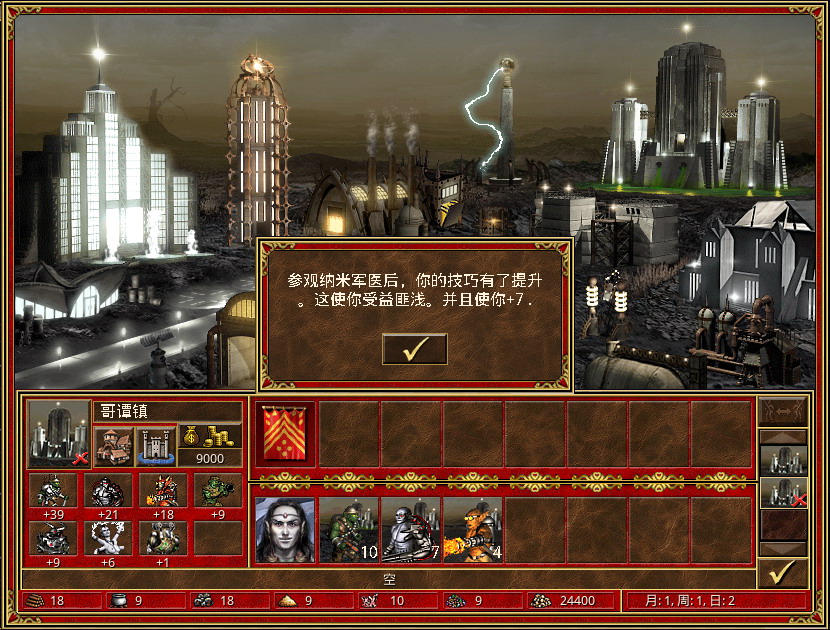Image resolution: width=830 pixels, height=630 pixels.
Task: Select the silver robot stack of 7
Action: coord(410,530)
